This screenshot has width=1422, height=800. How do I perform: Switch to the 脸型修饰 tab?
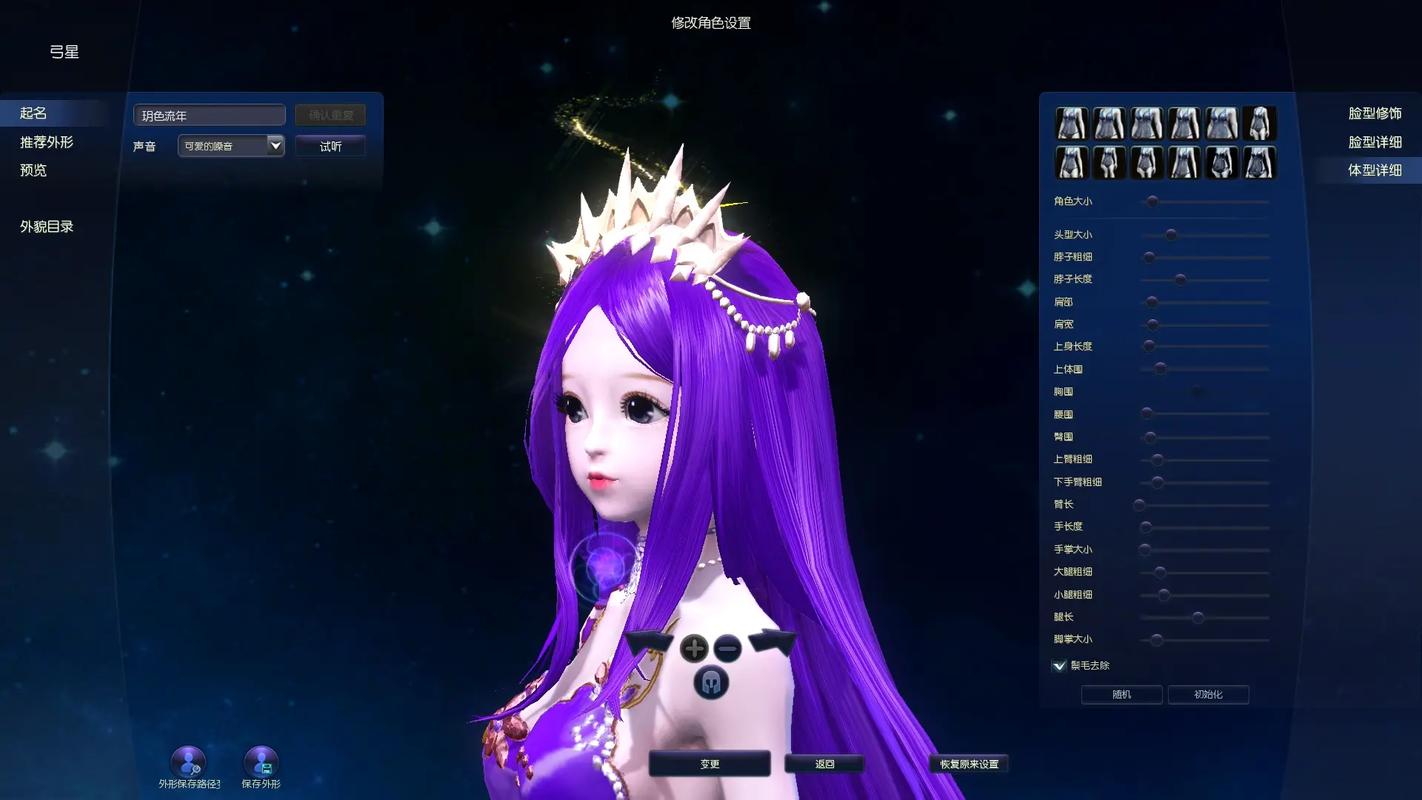[1374, 114]
